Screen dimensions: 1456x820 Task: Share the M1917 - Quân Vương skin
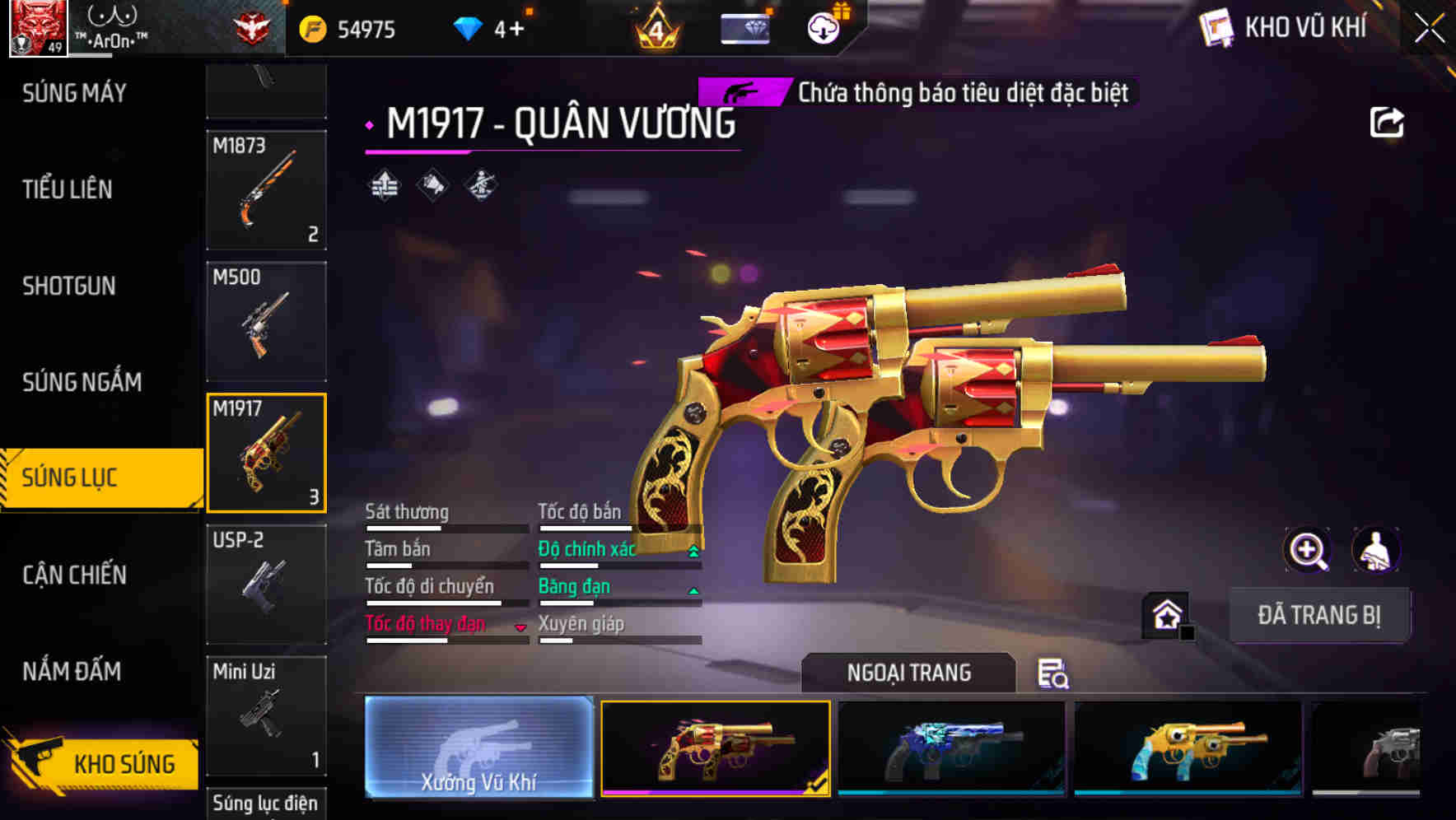click(x=1388, y=121)
